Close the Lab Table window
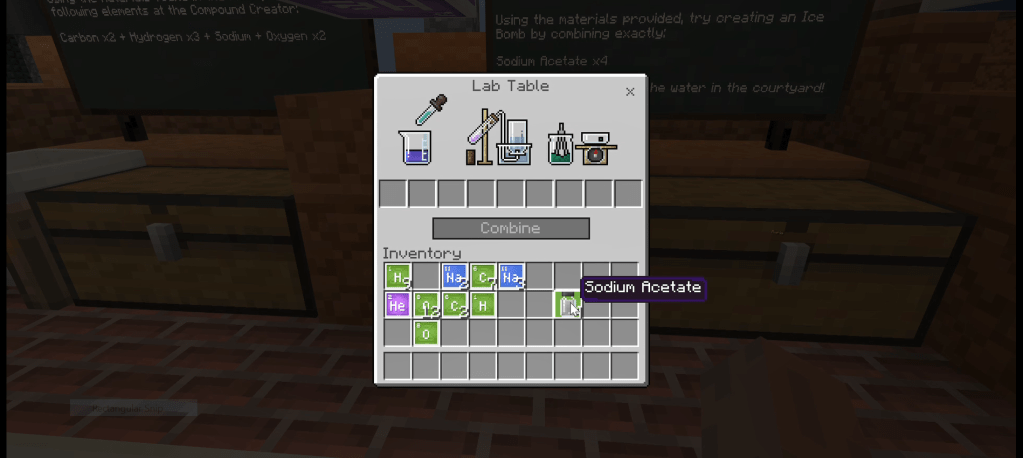 [630, 92]
